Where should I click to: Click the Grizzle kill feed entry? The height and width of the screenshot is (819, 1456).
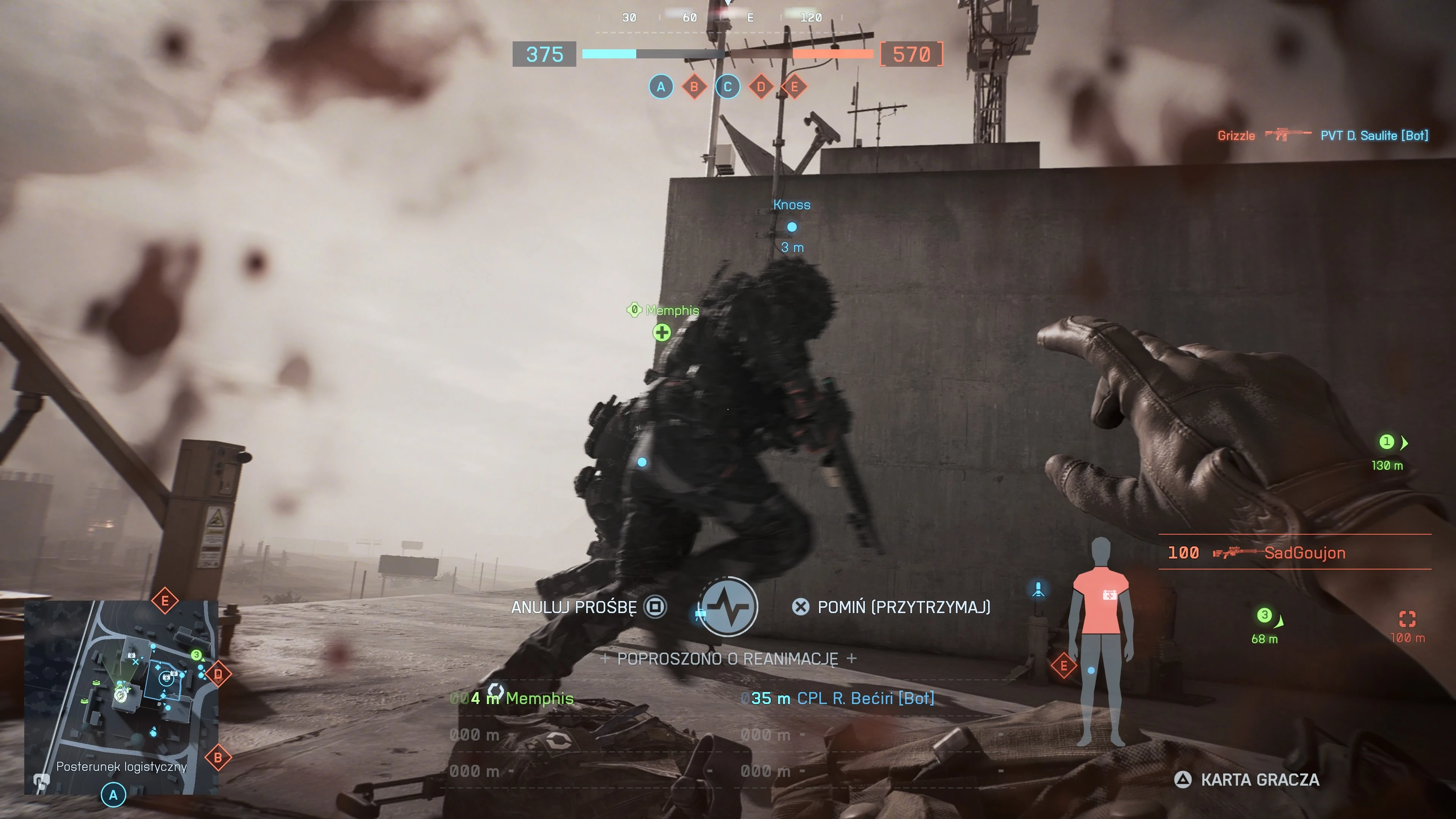[1236, 136]
